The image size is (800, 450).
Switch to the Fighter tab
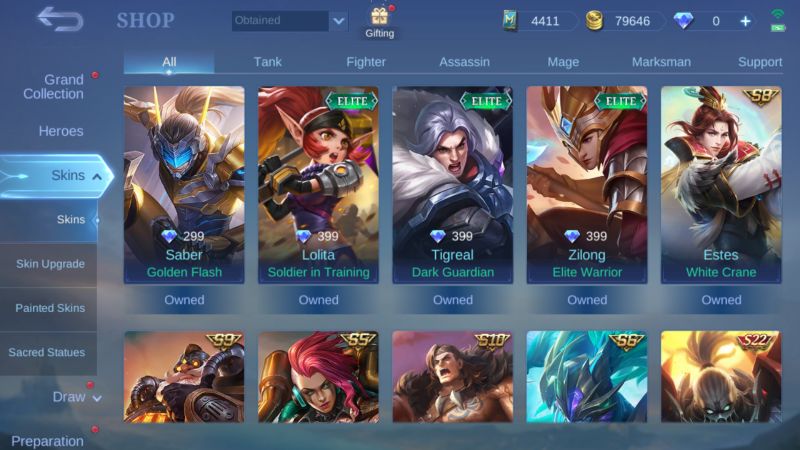pos(366,62)
